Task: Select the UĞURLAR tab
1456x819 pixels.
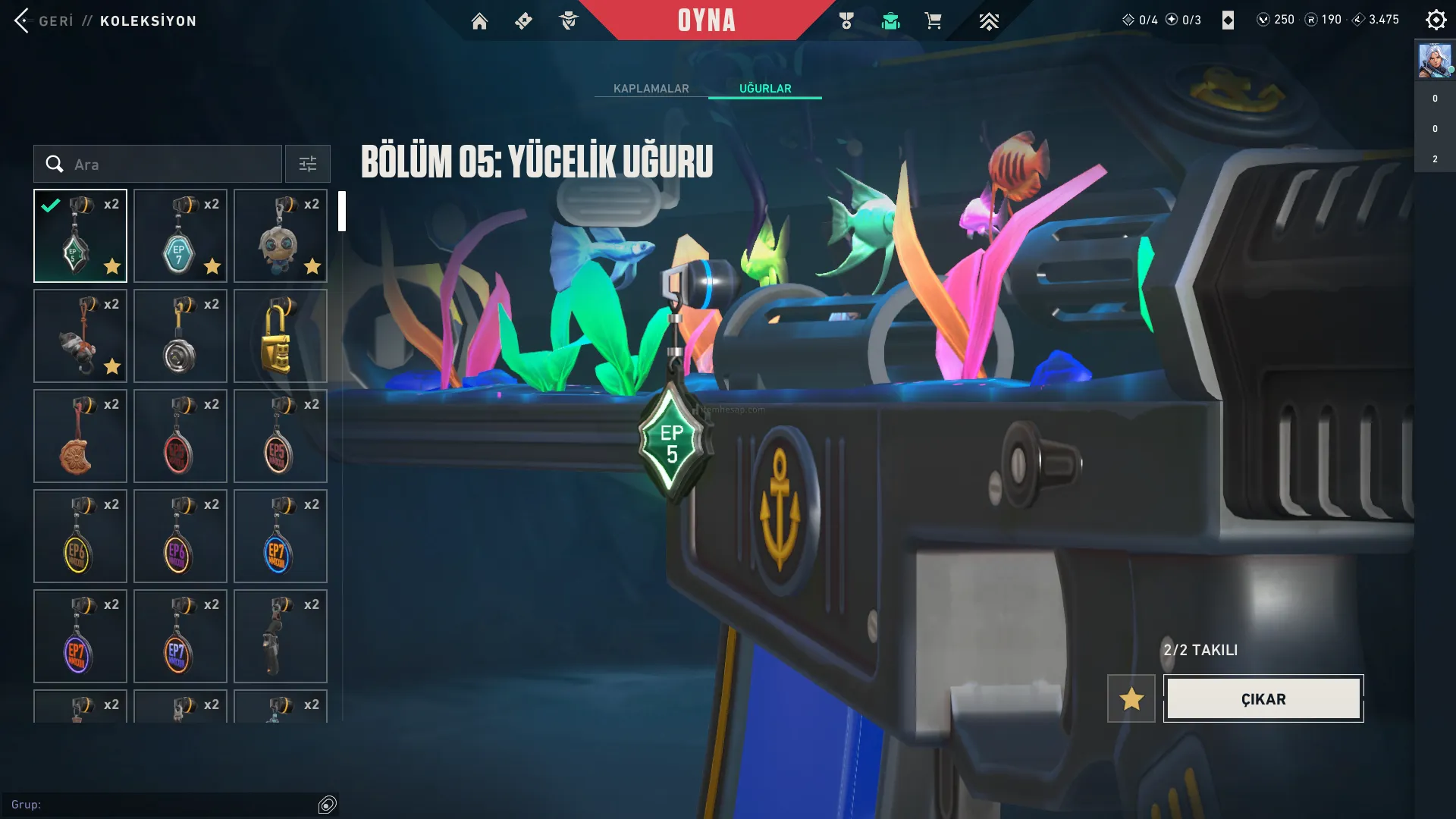Action: pos(765,89)
